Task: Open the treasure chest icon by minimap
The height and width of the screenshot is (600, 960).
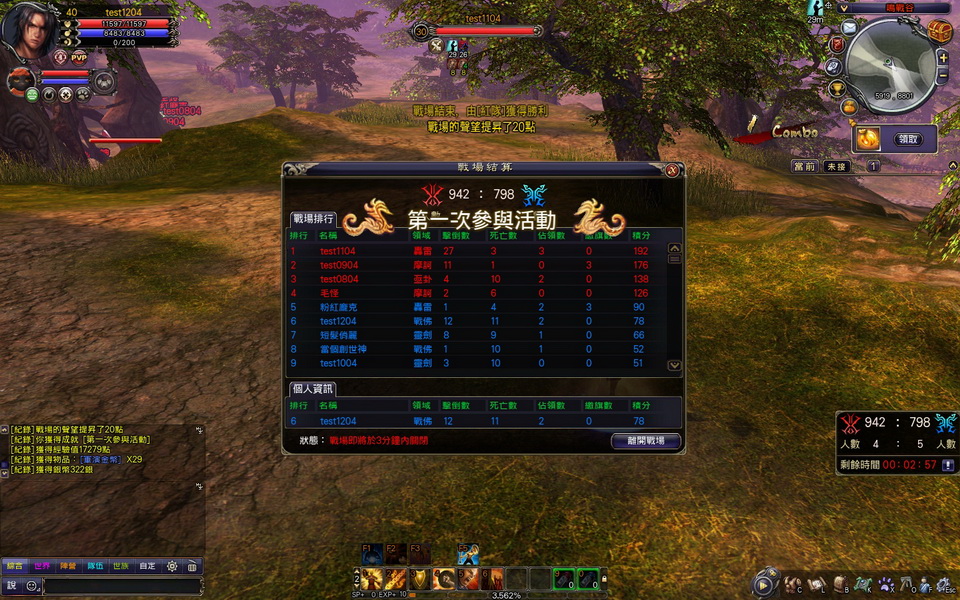Action: point(939,31)
